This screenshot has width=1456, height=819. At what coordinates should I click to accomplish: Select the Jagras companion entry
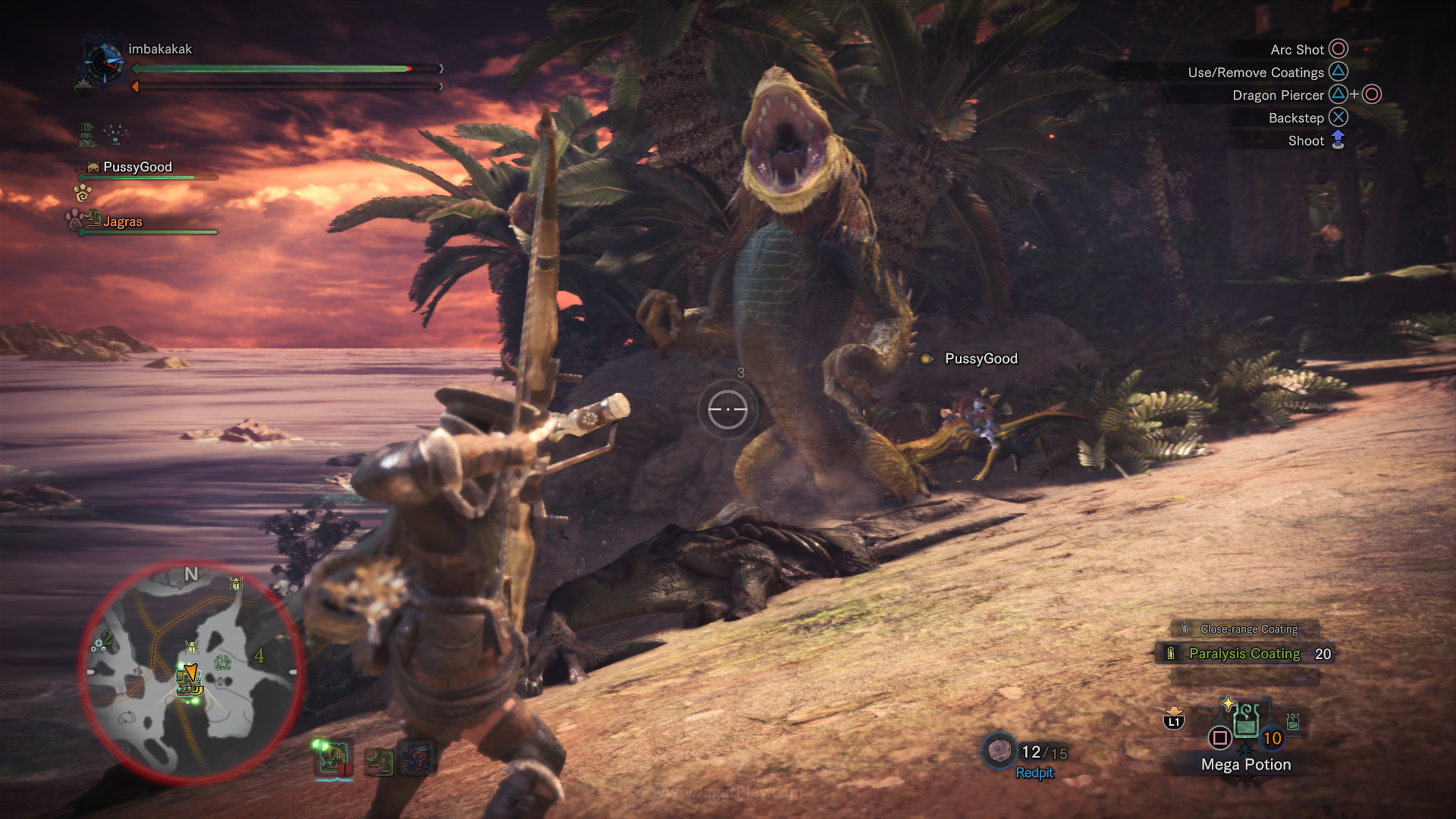[122, 221]
